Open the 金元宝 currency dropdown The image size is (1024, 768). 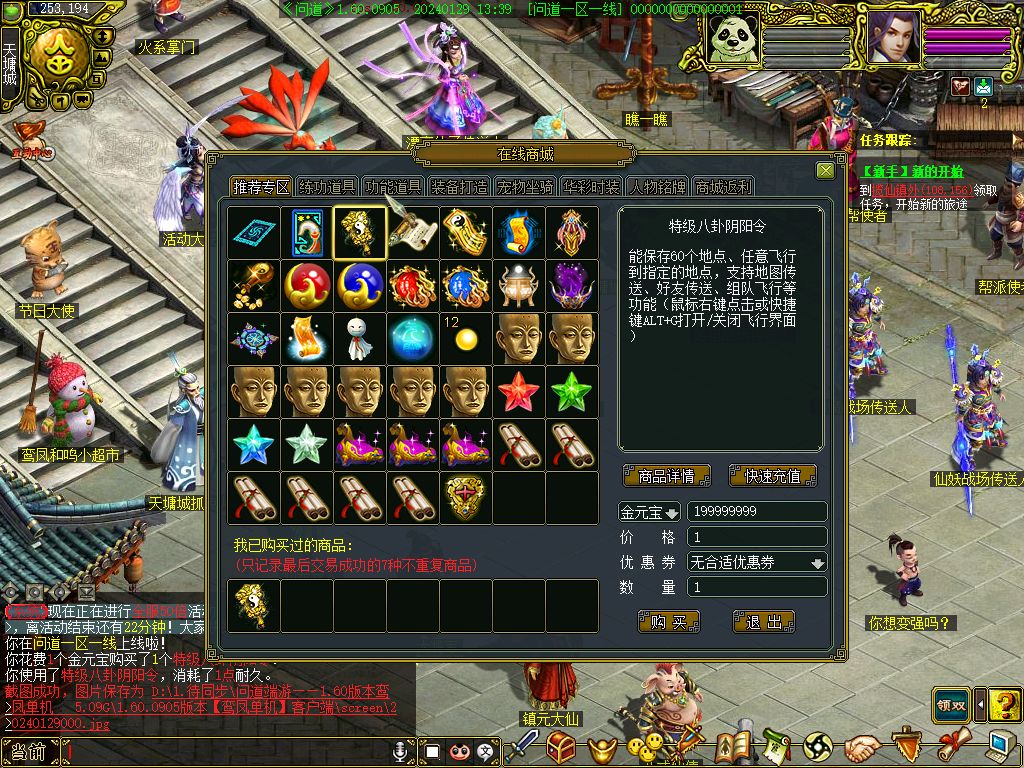coord(650,512)
